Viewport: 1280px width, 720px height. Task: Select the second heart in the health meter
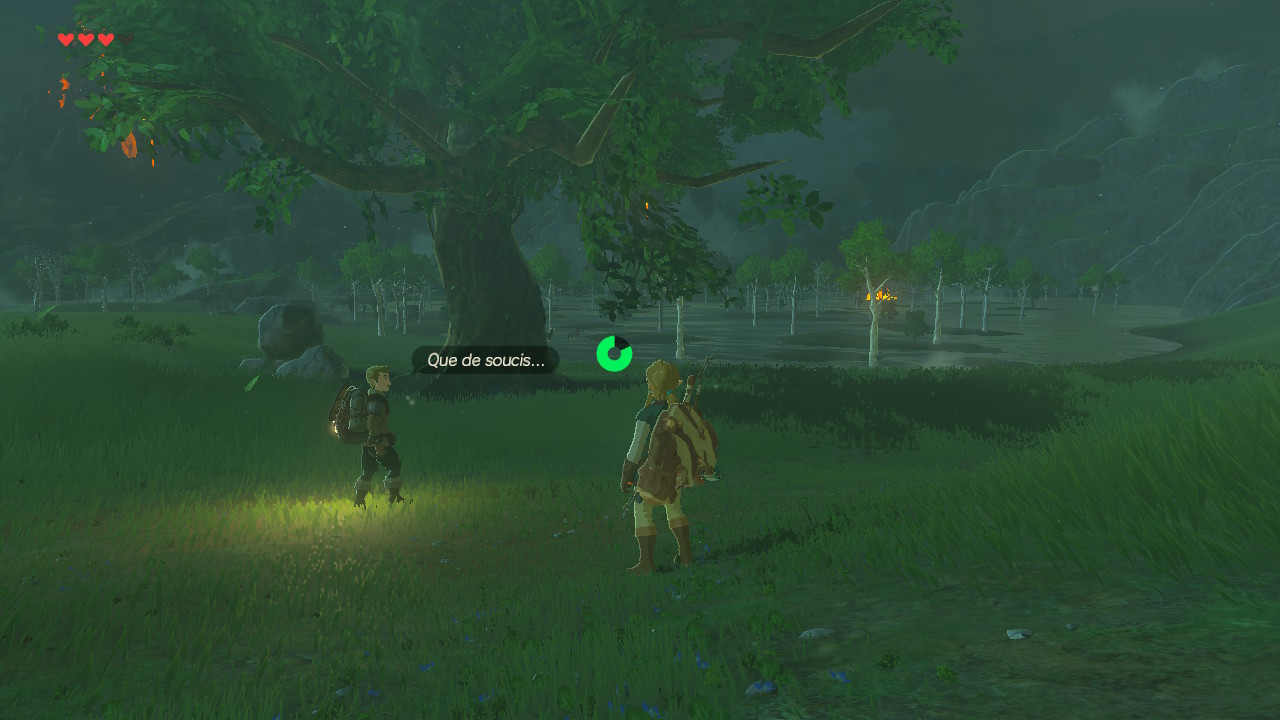86,39
